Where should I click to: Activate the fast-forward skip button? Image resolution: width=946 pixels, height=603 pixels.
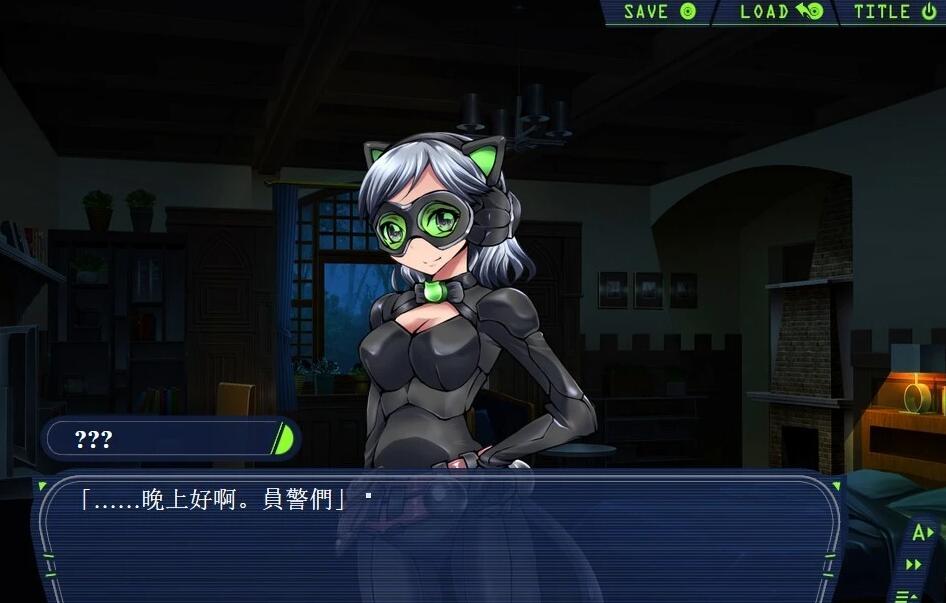(914, 565)
